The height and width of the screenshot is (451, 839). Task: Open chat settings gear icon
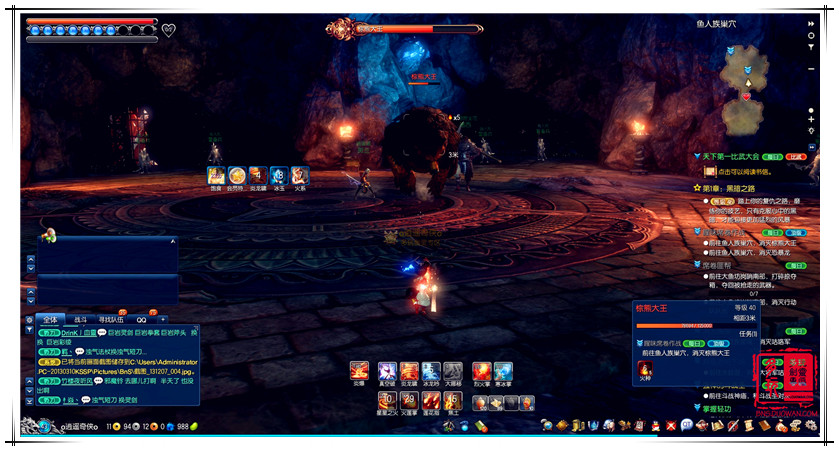click(x=30, y=319)
